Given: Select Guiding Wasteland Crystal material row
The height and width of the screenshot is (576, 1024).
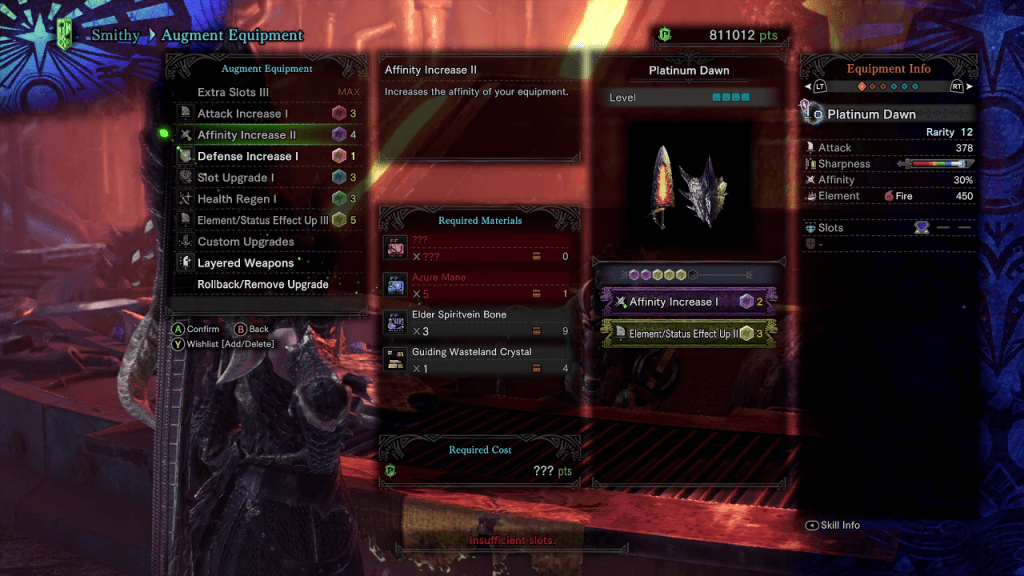Looking at the screenshot, I should tap(479, 360).
